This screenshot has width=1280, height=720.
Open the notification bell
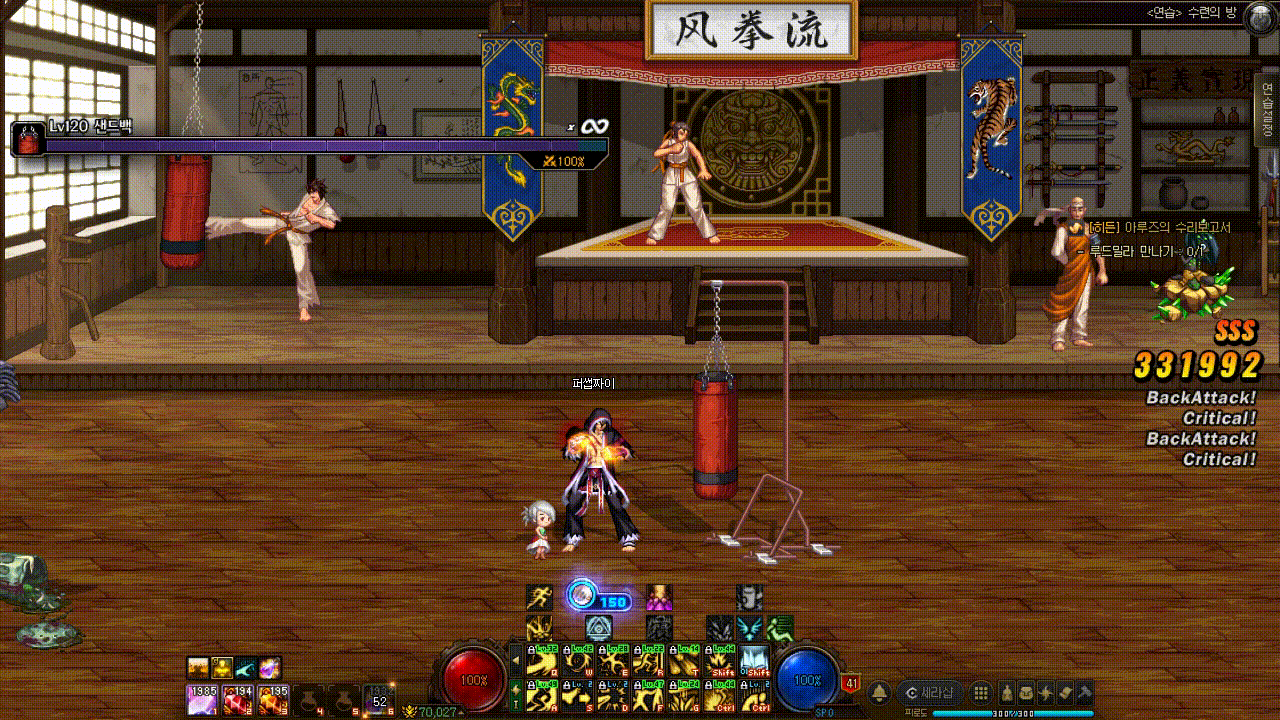tap(880, 692)
